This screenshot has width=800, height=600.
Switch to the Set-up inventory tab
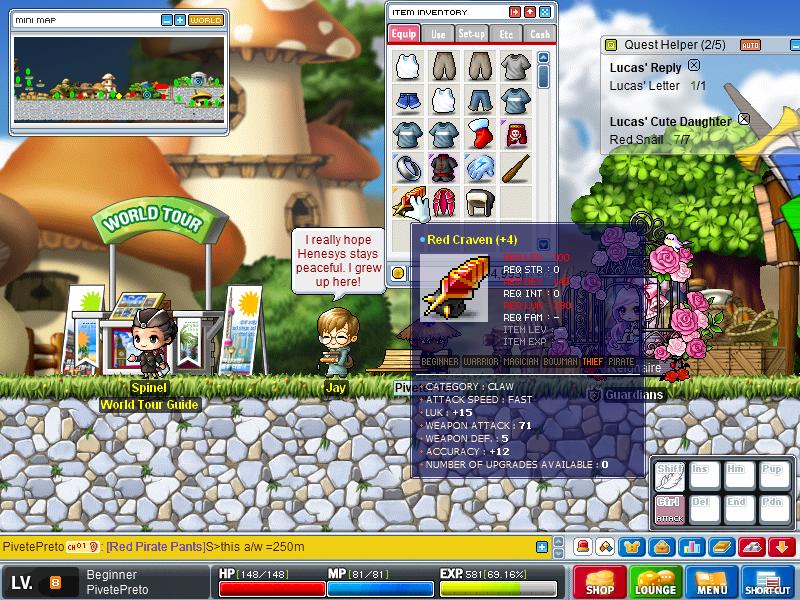[472, 34]
